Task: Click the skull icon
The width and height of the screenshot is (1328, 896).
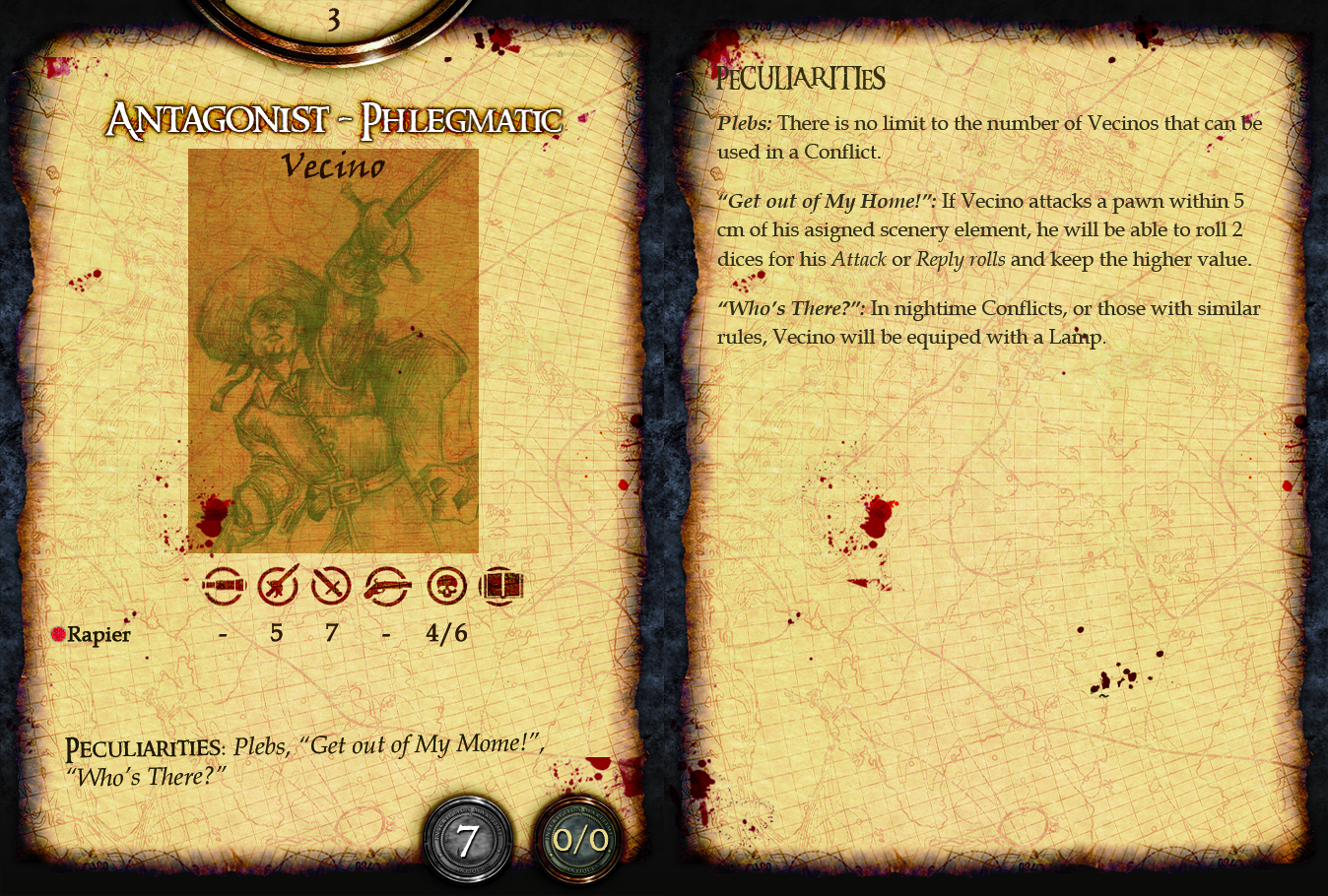Action: point(446,587)
